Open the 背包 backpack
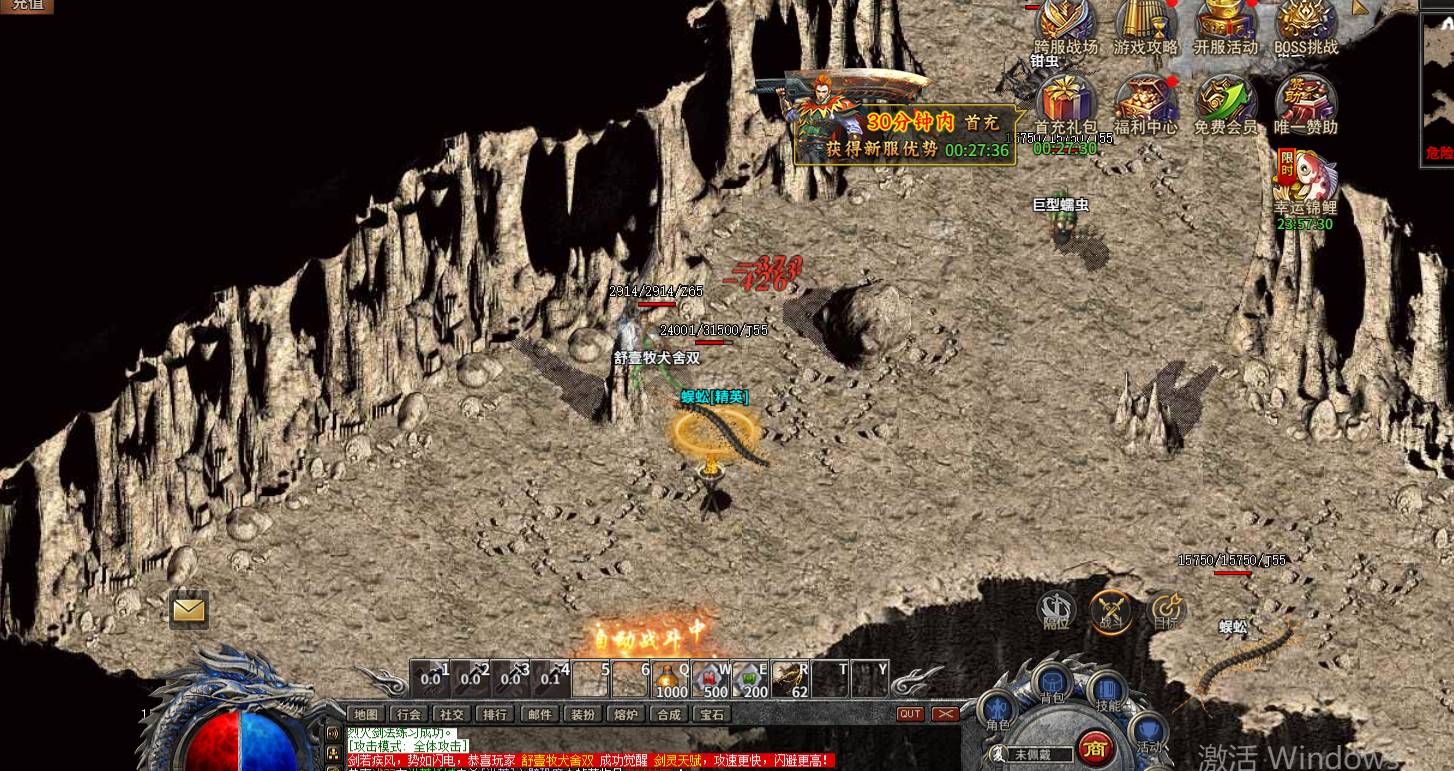 tap(1052, 686)
